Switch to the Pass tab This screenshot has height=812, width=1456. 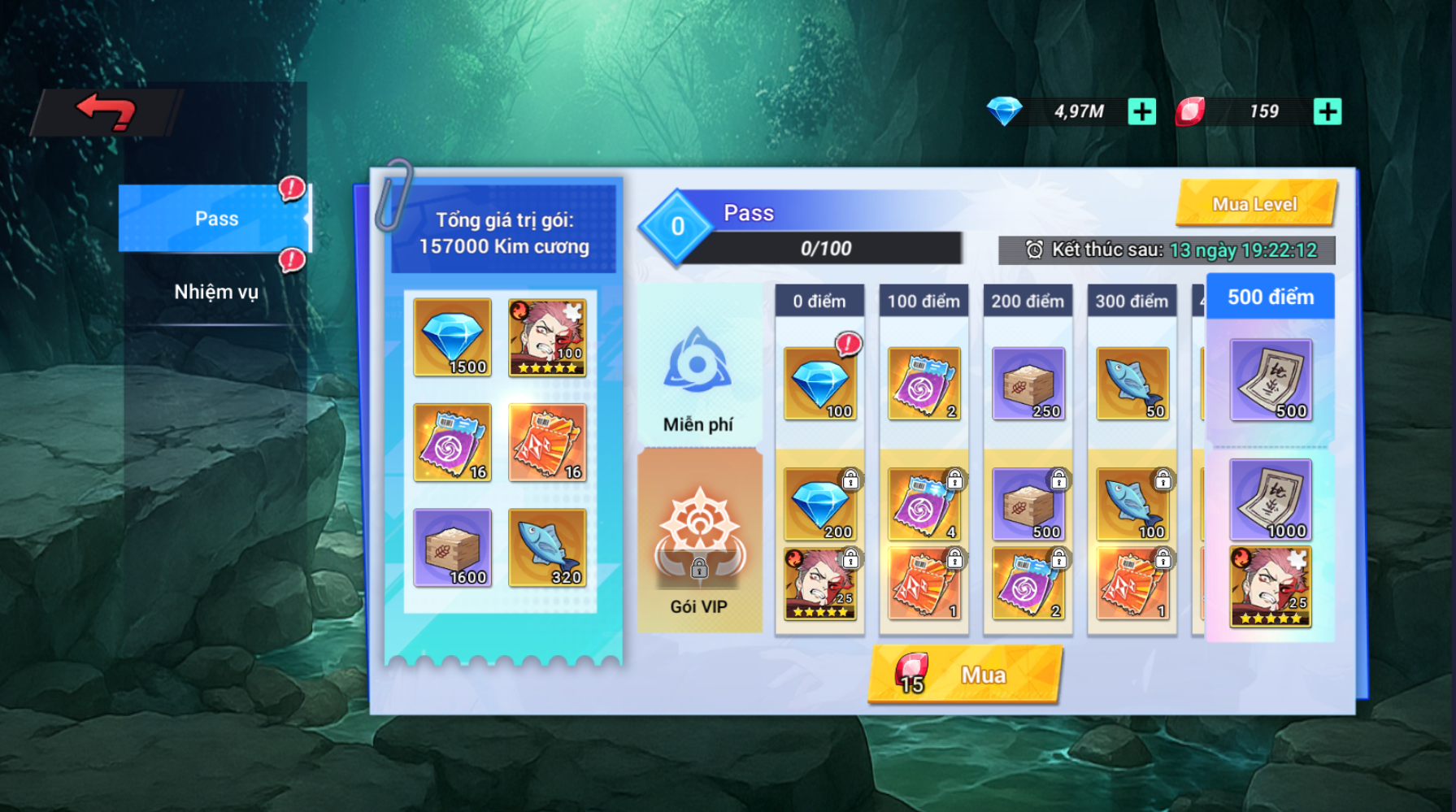coord(215,219)
